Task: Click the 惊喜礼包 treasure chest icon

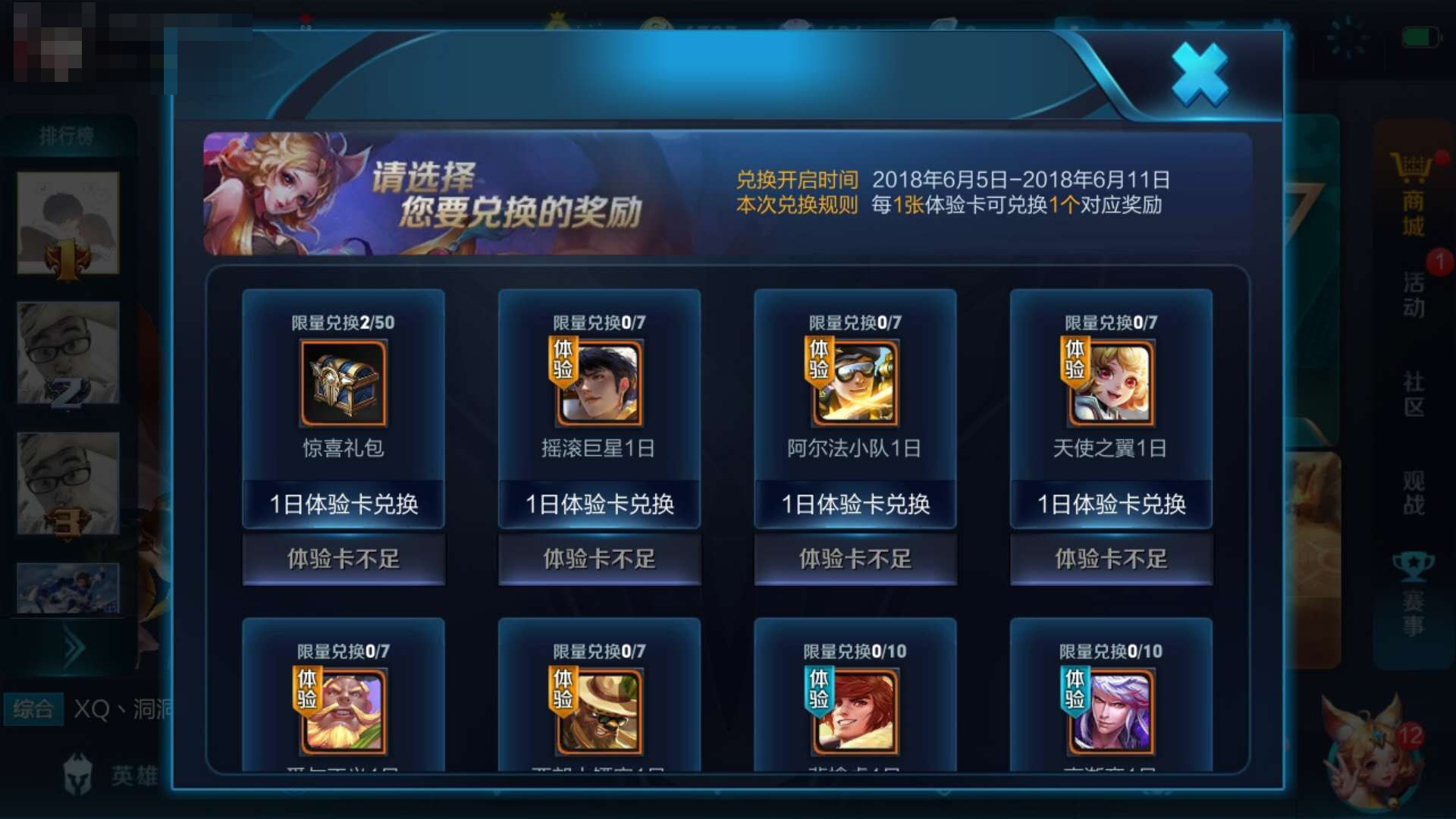Action: click(x=343, y=385)
